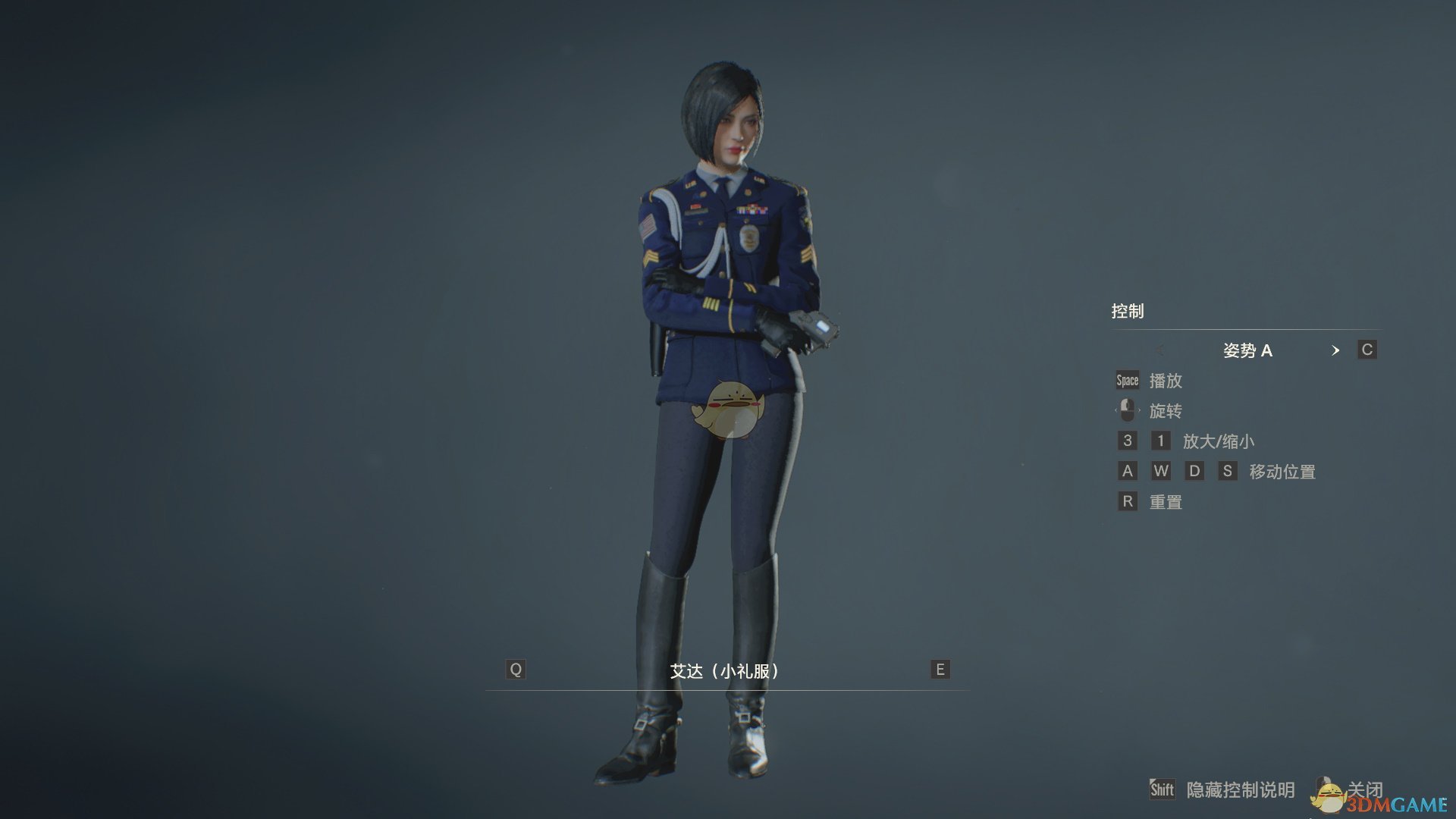
Task: Click the right arrow beside 姿势 A
Action: [x=1336, y=350]
